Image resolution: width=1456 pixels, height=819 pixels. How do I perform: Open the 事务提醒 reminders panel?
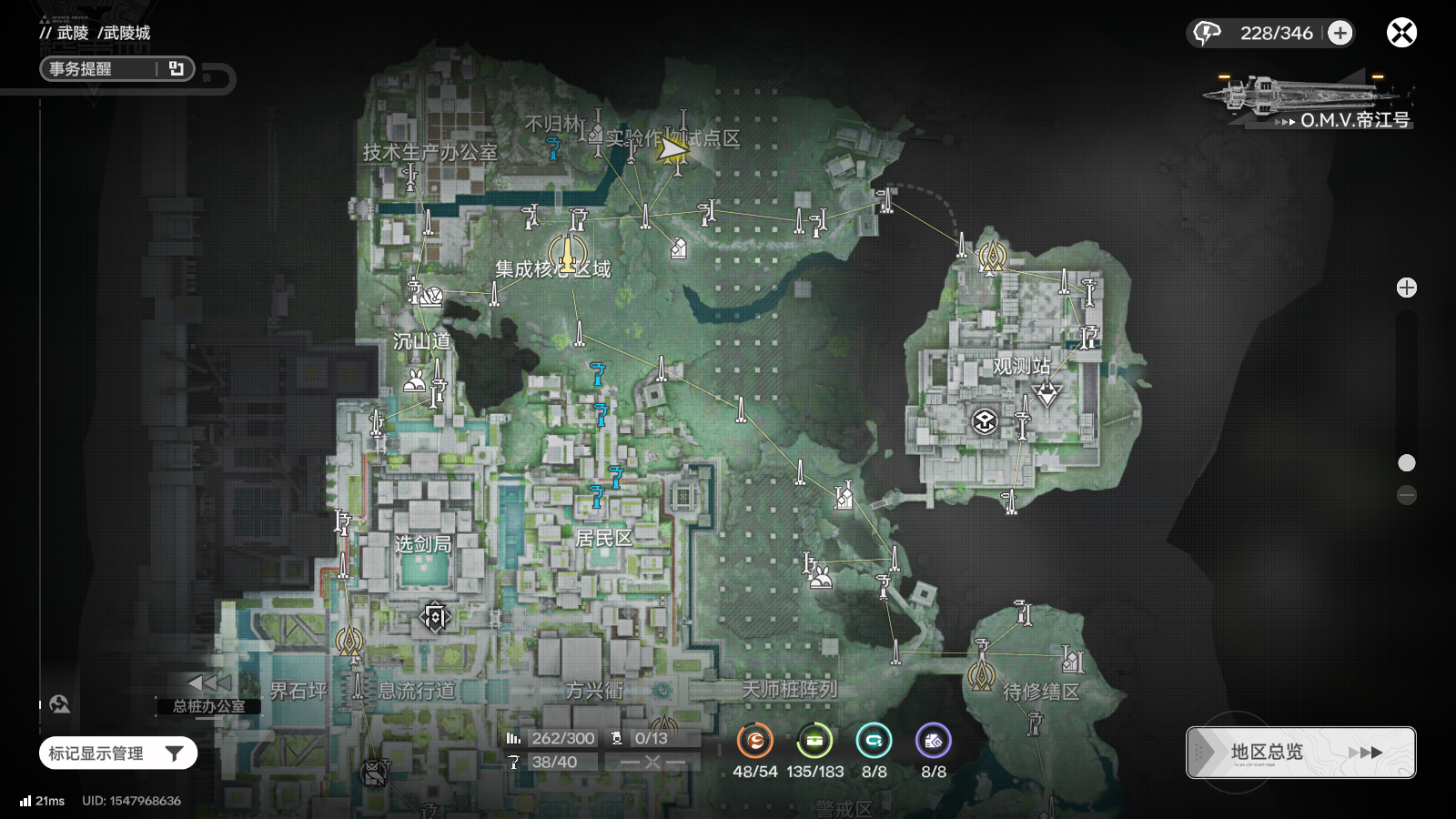(116, 69)
